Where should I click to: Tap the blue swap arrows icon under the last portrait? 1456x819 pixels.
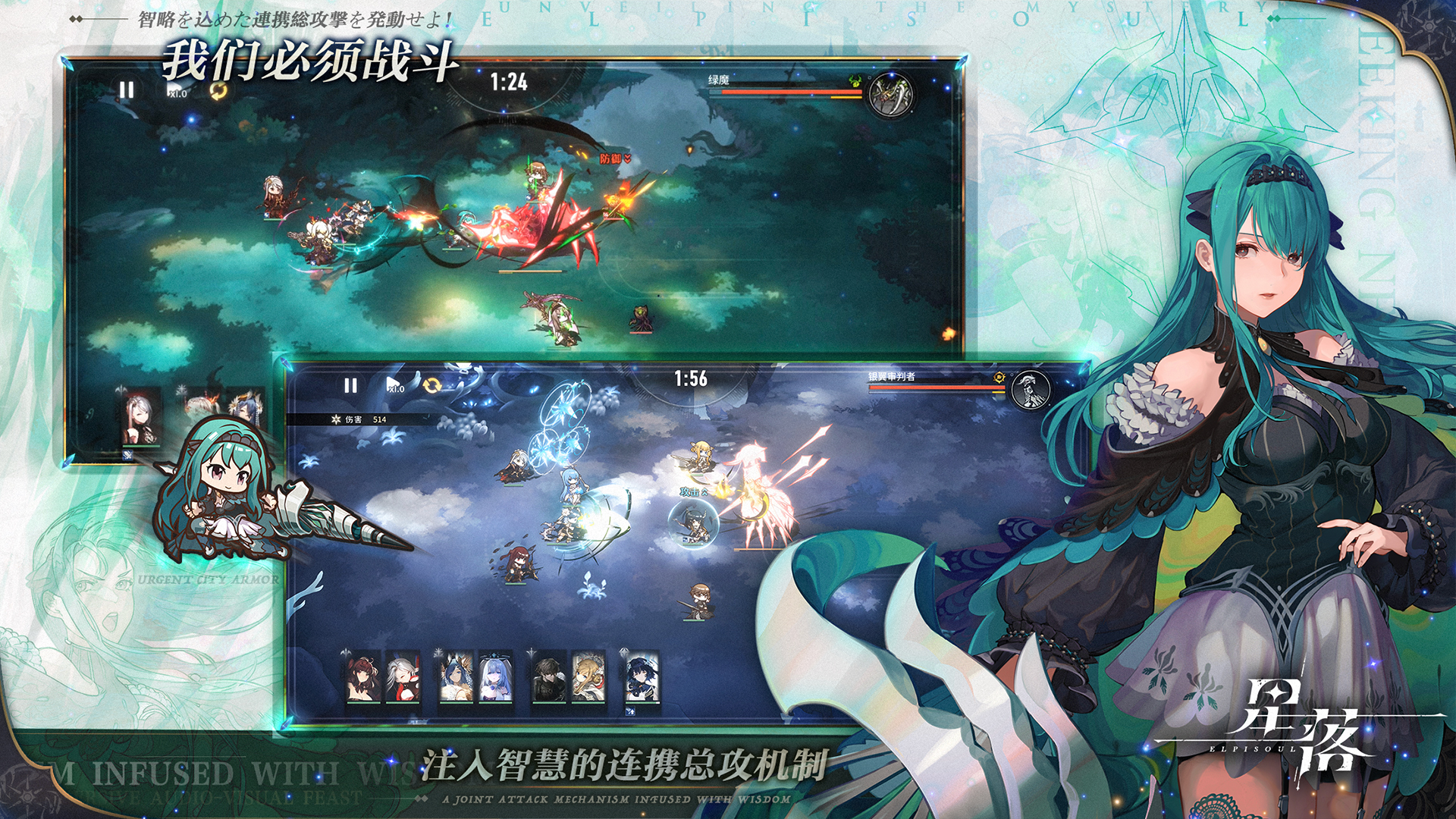(x=629, y=711)
